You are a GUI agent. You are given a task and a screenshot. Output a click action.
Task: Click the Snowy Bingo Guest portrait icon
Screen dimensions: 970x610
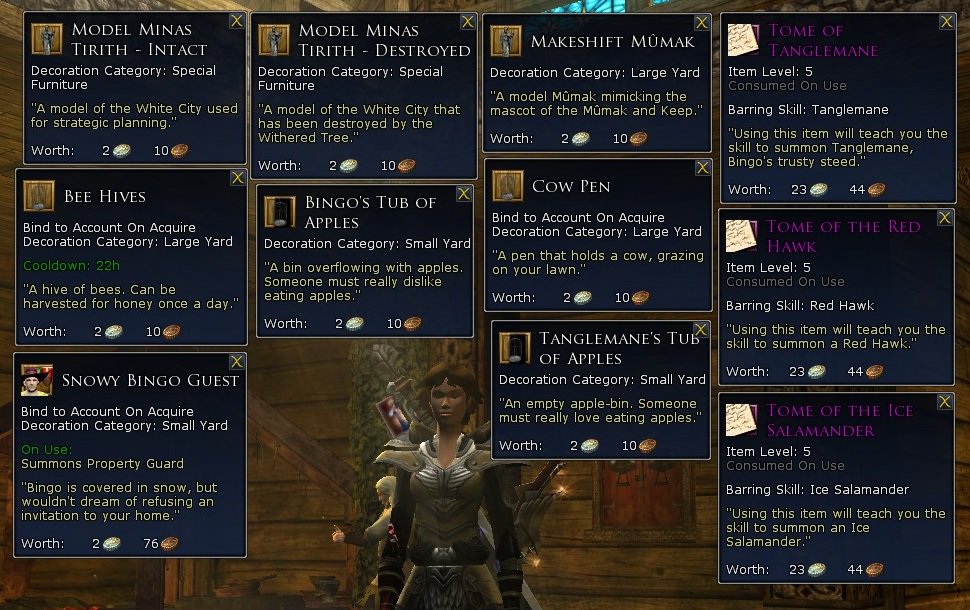(x=38, y=381)
